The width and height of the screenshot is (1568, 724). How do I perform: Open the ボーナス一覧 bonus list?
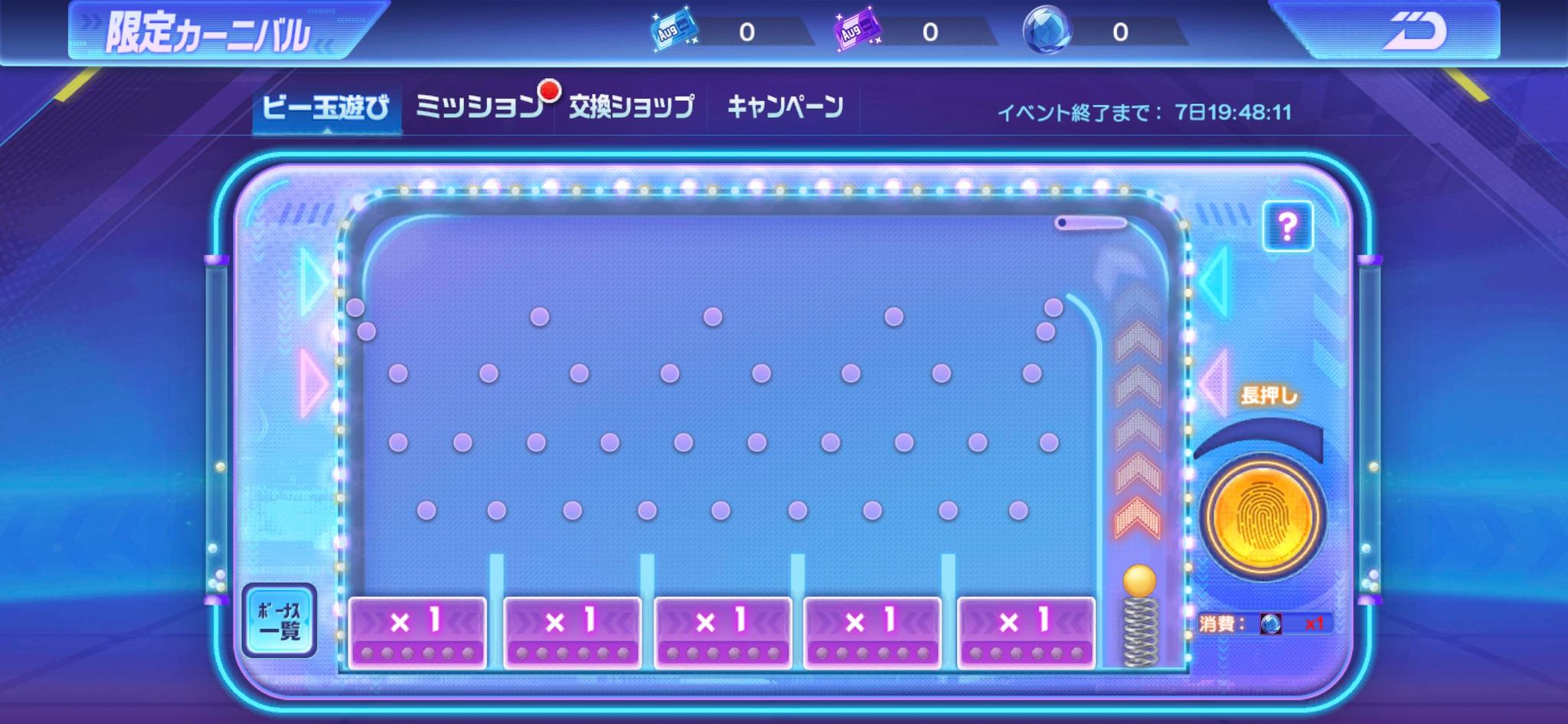[279, 621]
